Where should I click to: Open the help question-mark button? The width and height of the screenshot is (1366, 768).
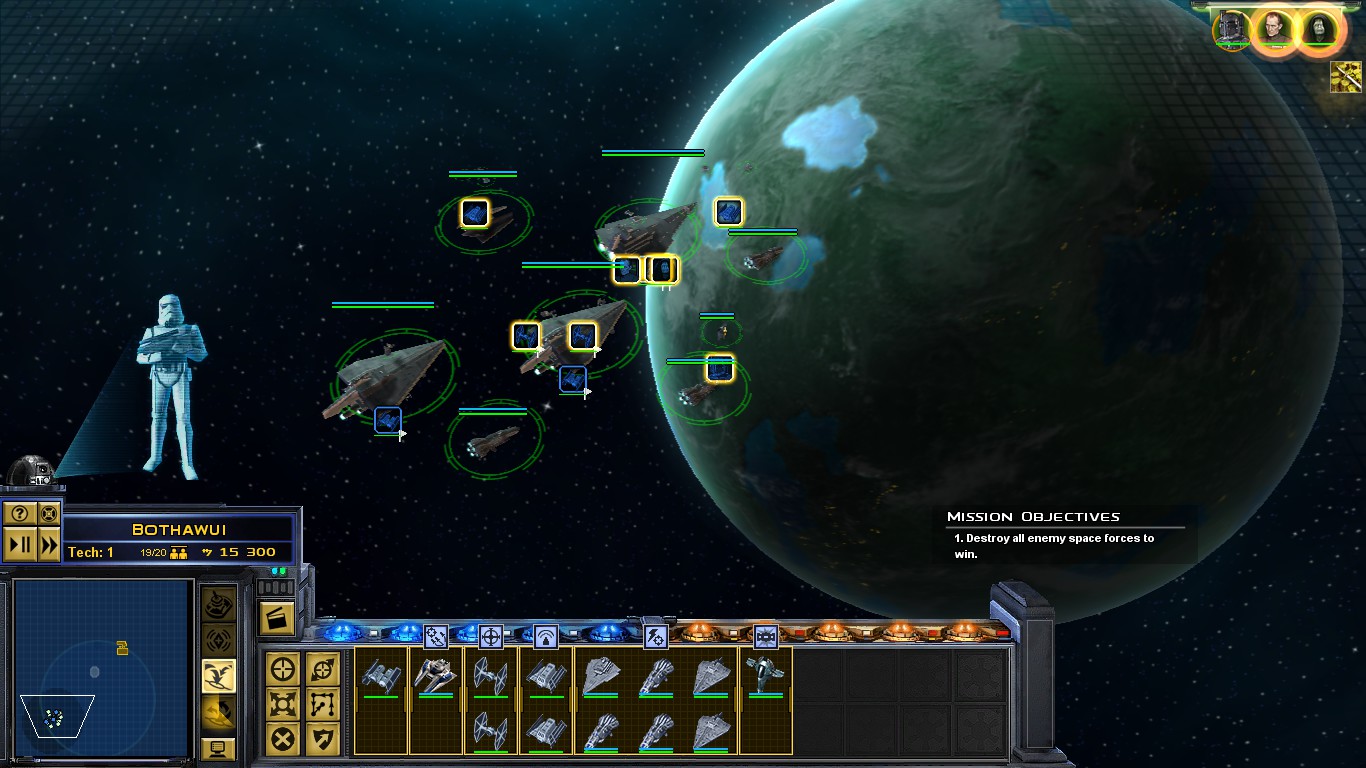(x=20, y=514)
